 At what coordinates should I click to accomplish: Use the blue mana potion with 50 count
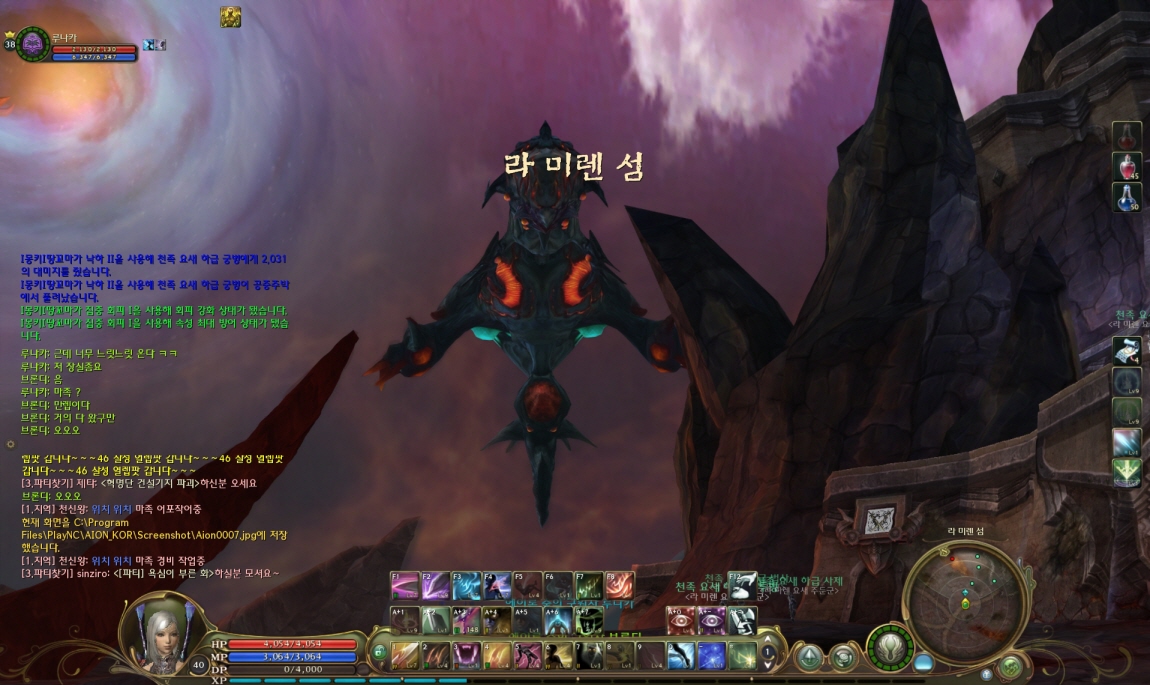1127,197
